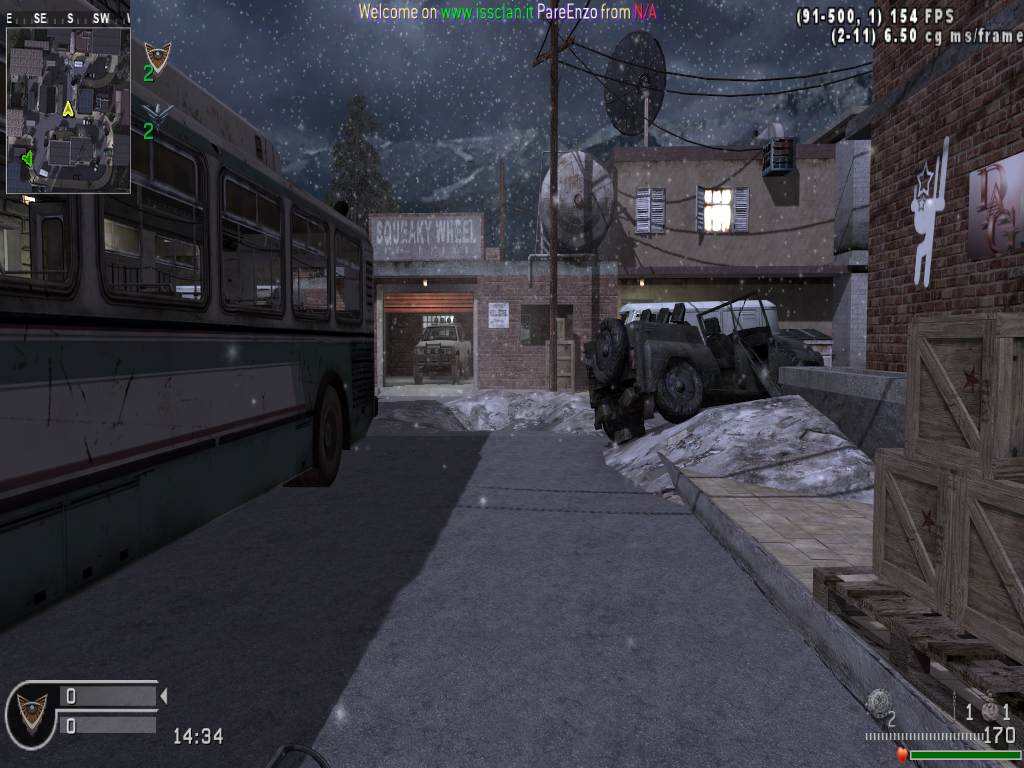The width and height of the screenshot is (1024, 768).
Task: Select the yellow player arrow on the minimap
Action: pos(68,108)
